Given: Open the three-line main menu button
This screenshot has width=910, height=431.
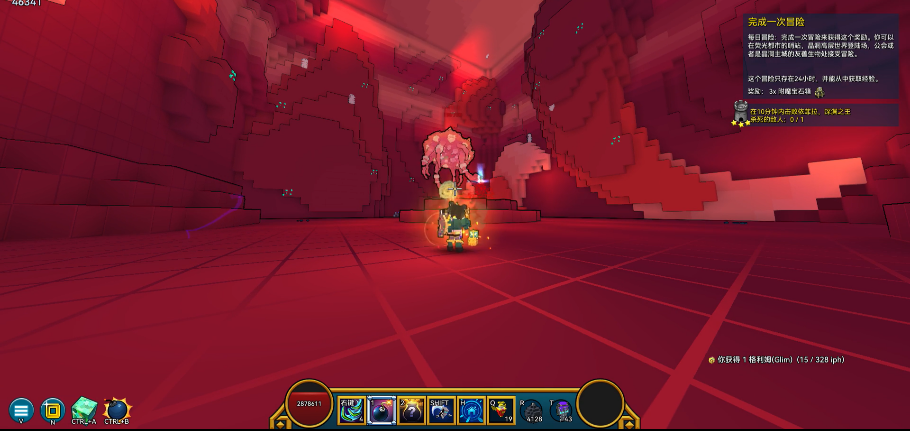Looking at the screenshot, I should (x=21, y=408).
